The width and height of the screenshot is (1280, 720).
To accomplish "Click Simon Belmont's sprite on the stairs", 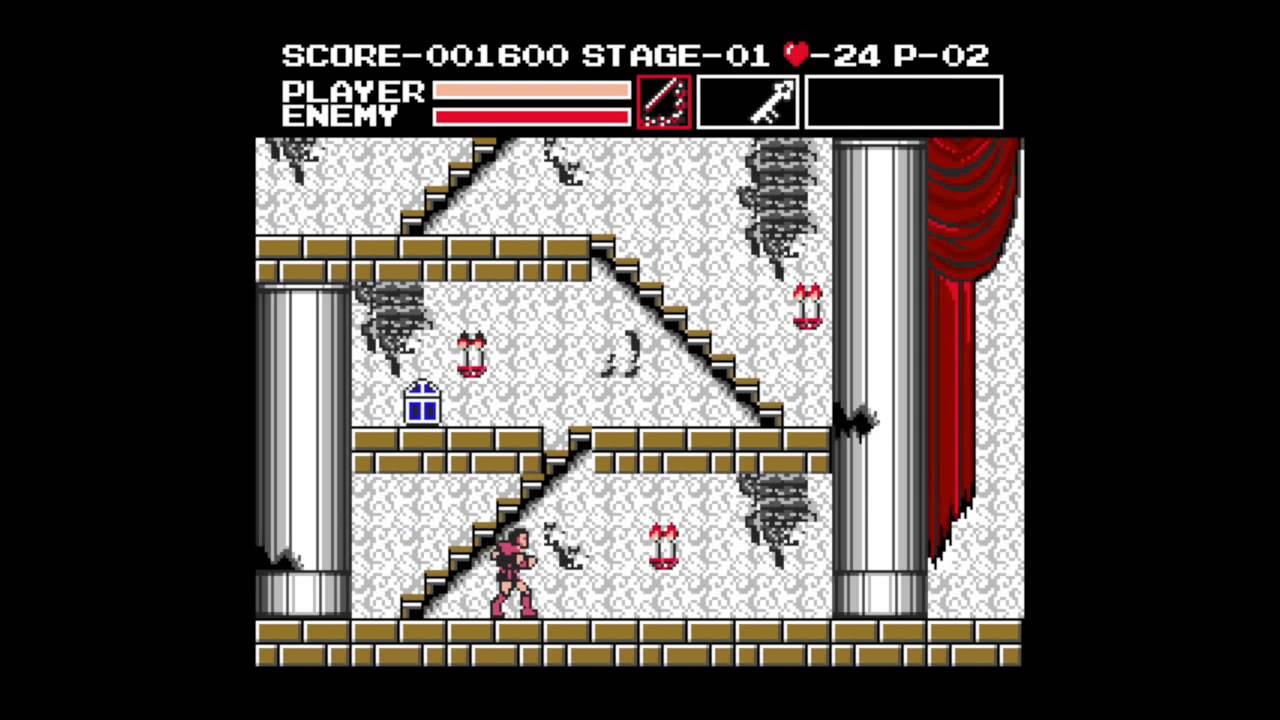I will (513, 575).
